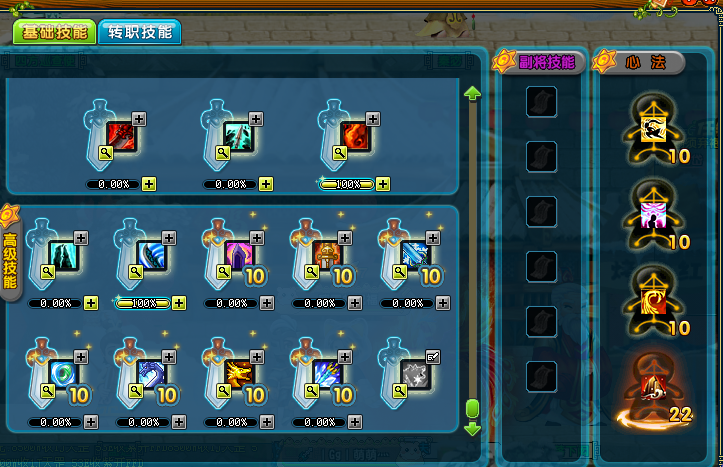Select the golden dragon skill icon
This screenshot has width=723, height=467.
238,372
